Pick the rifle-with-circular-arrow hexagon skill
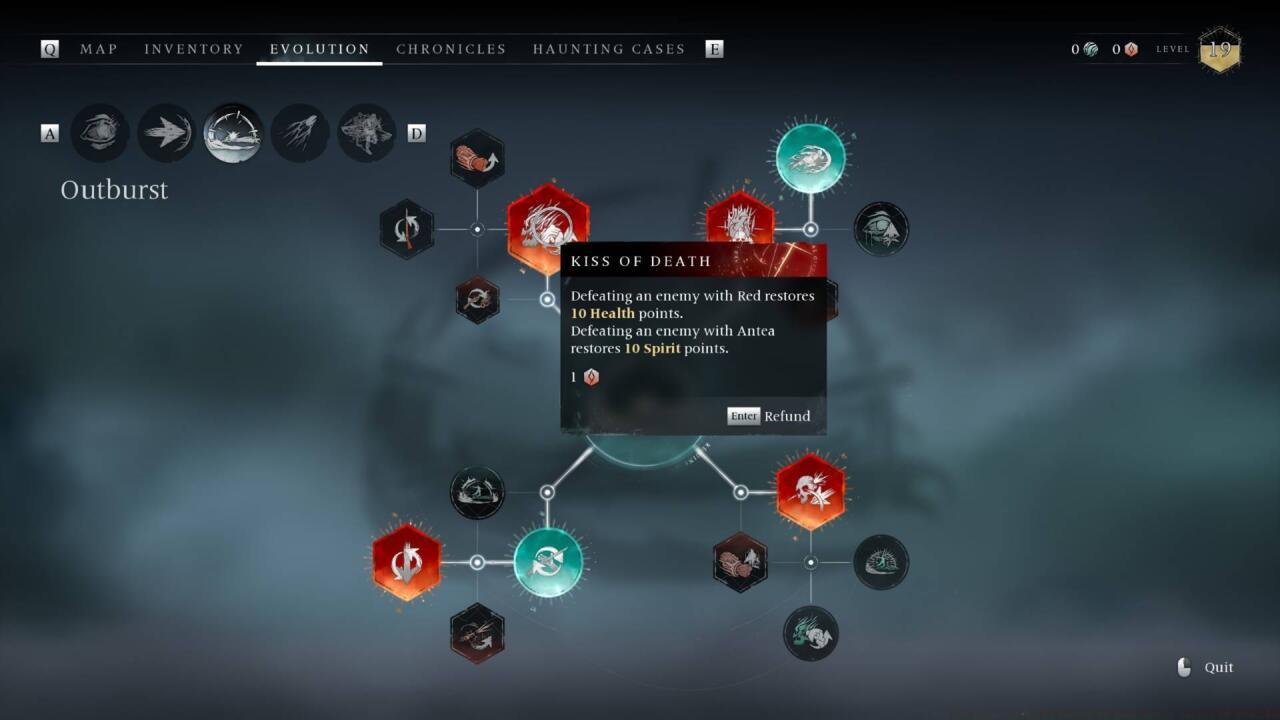 click(407, 229)
